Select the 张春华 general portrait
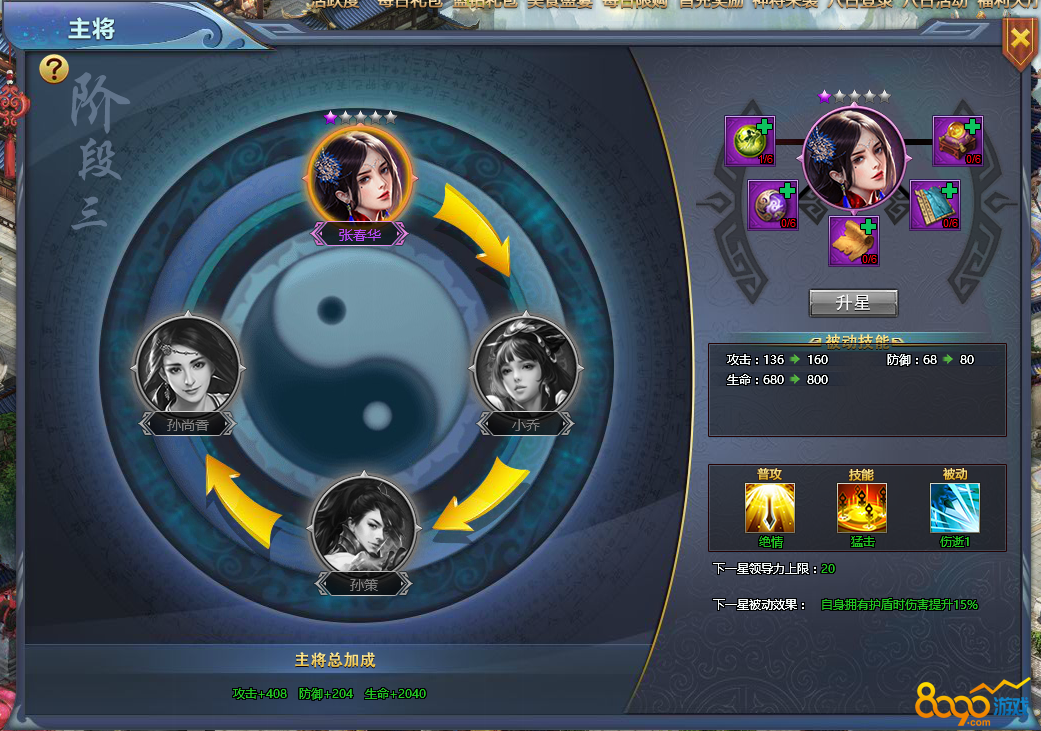 pyautogui.click(x=359, y=176)
